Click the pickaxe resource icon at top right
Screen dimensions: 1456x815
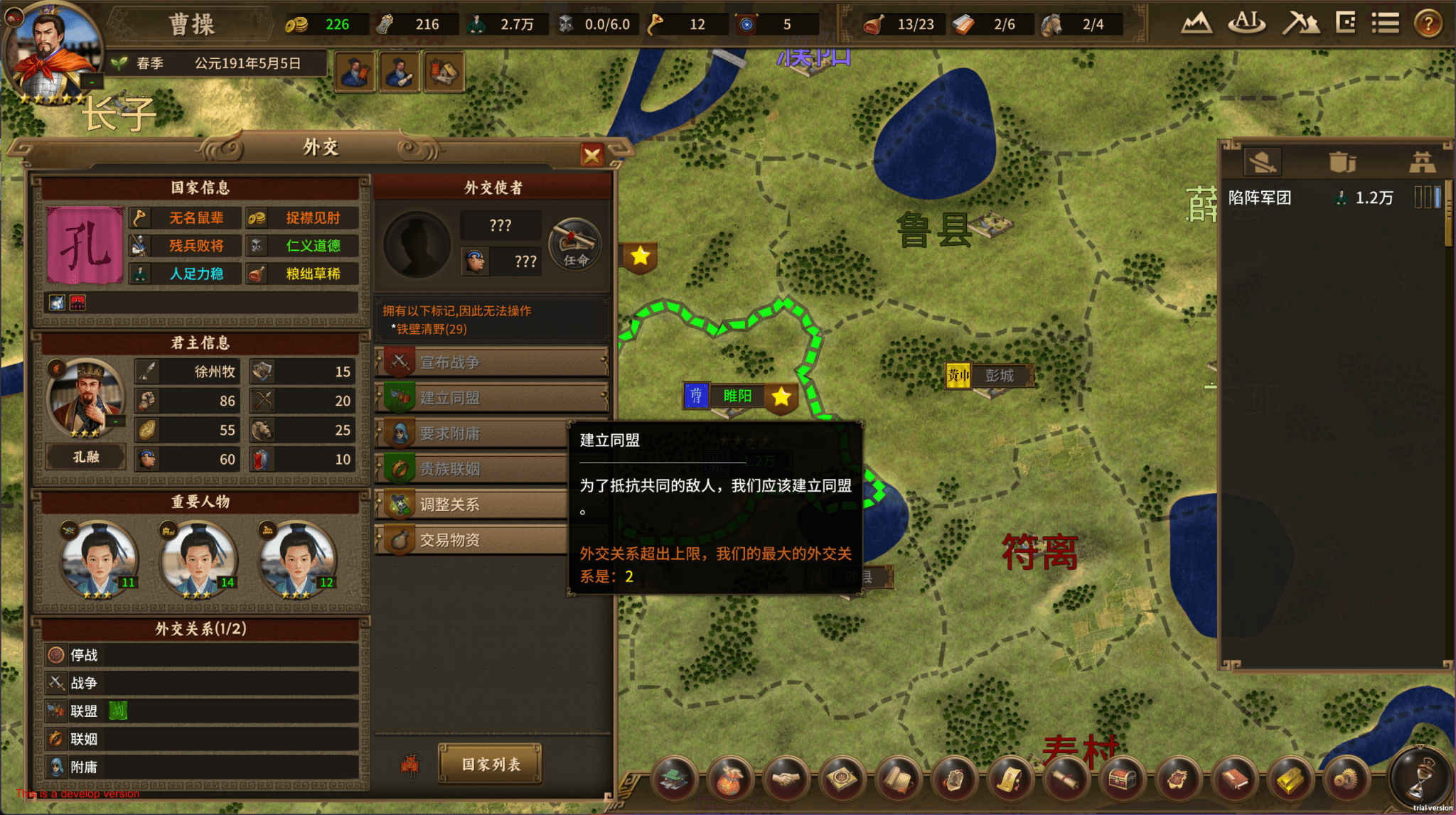point(1302,23)
